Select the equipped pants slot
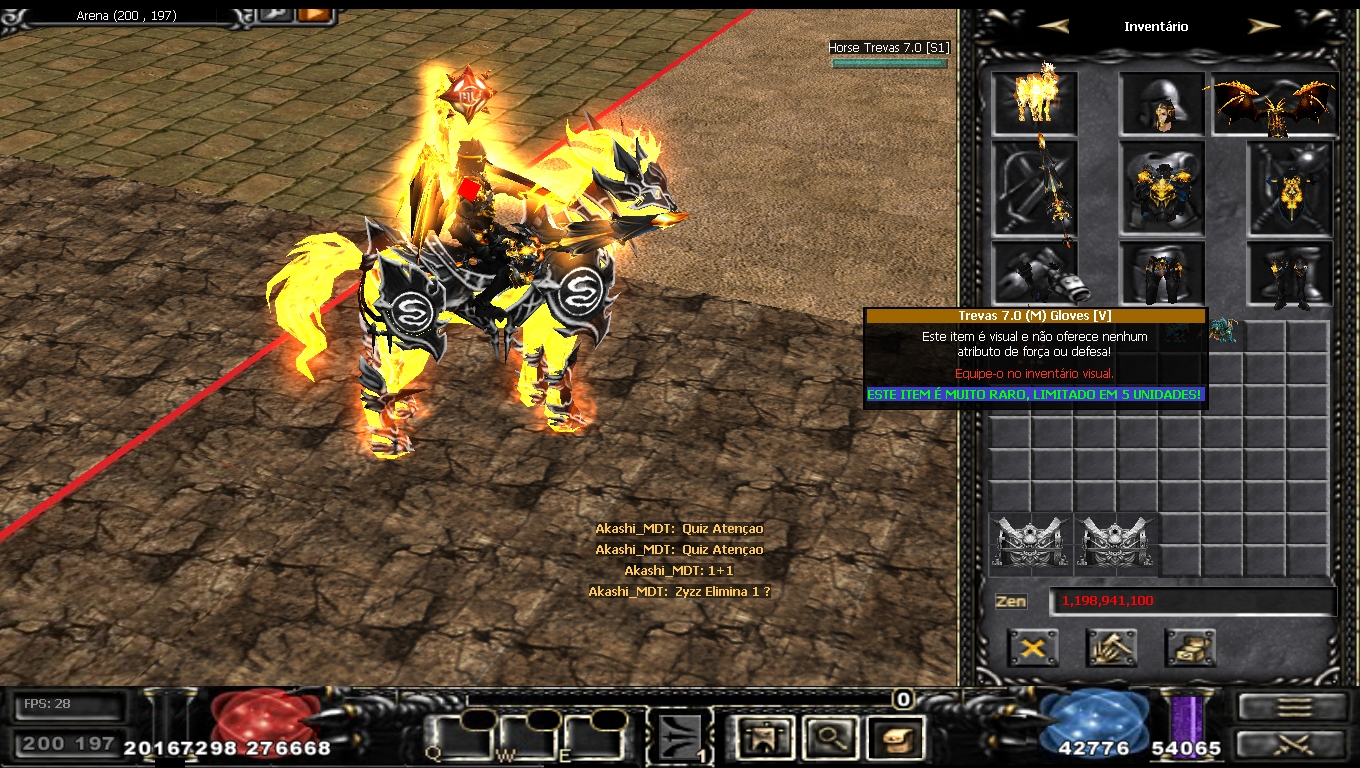Viewport: 1360px width, 768px height. coord(1162,272)
